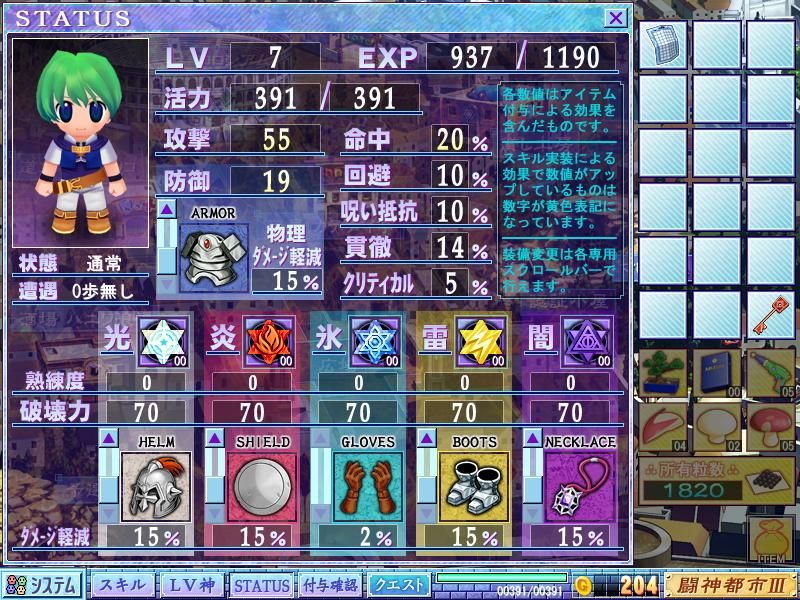Select the blue book item
The image size is (800, 600).
tap(718, 371)
